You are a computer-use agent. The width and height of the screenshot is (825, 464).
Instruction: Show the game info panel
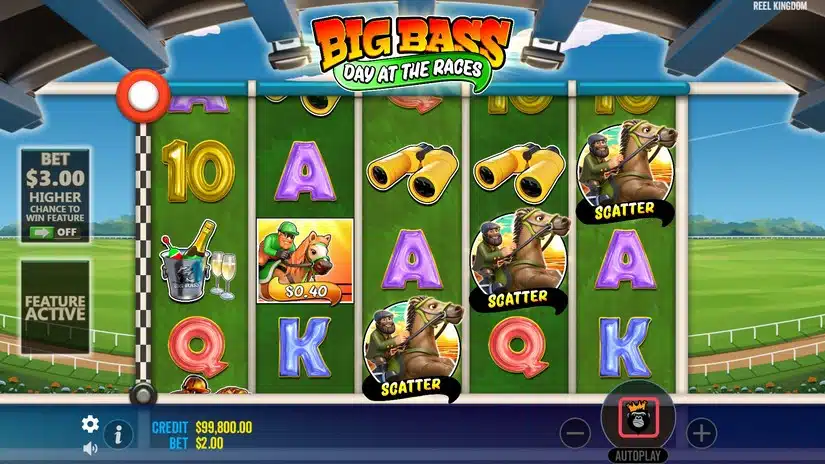click(x=118, y=434)
